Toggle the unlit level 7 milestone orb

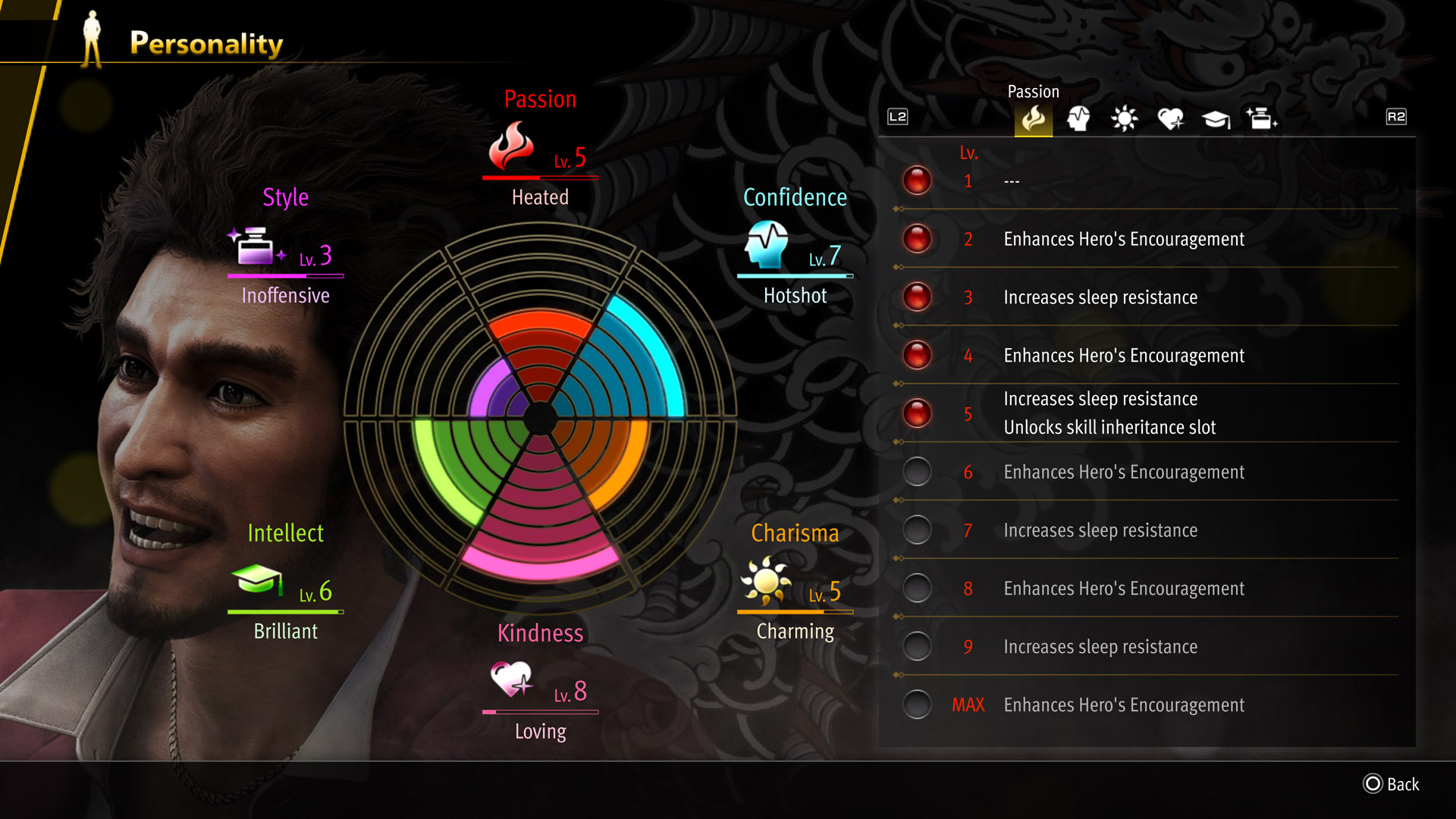[x=917, y=530]
